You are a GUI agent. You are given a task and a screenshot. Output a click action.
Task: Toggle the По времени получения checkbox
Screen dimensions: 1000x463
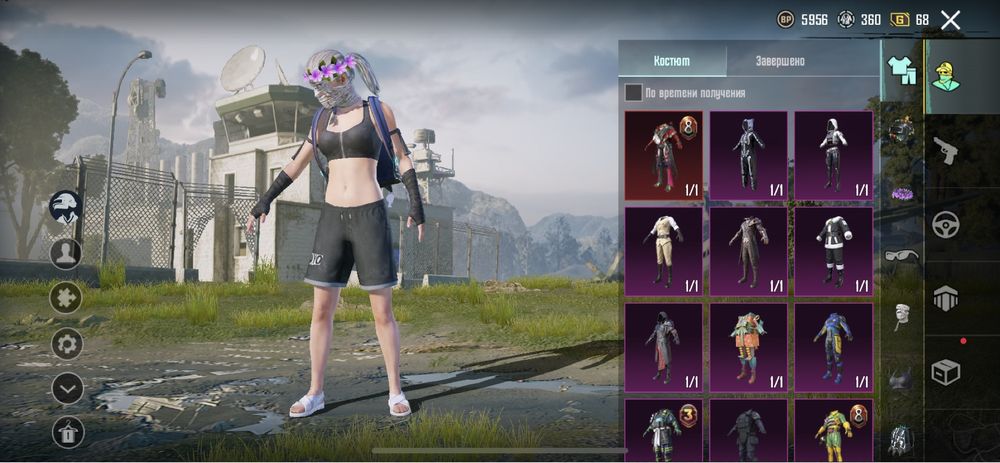click(x=634, y=93)
